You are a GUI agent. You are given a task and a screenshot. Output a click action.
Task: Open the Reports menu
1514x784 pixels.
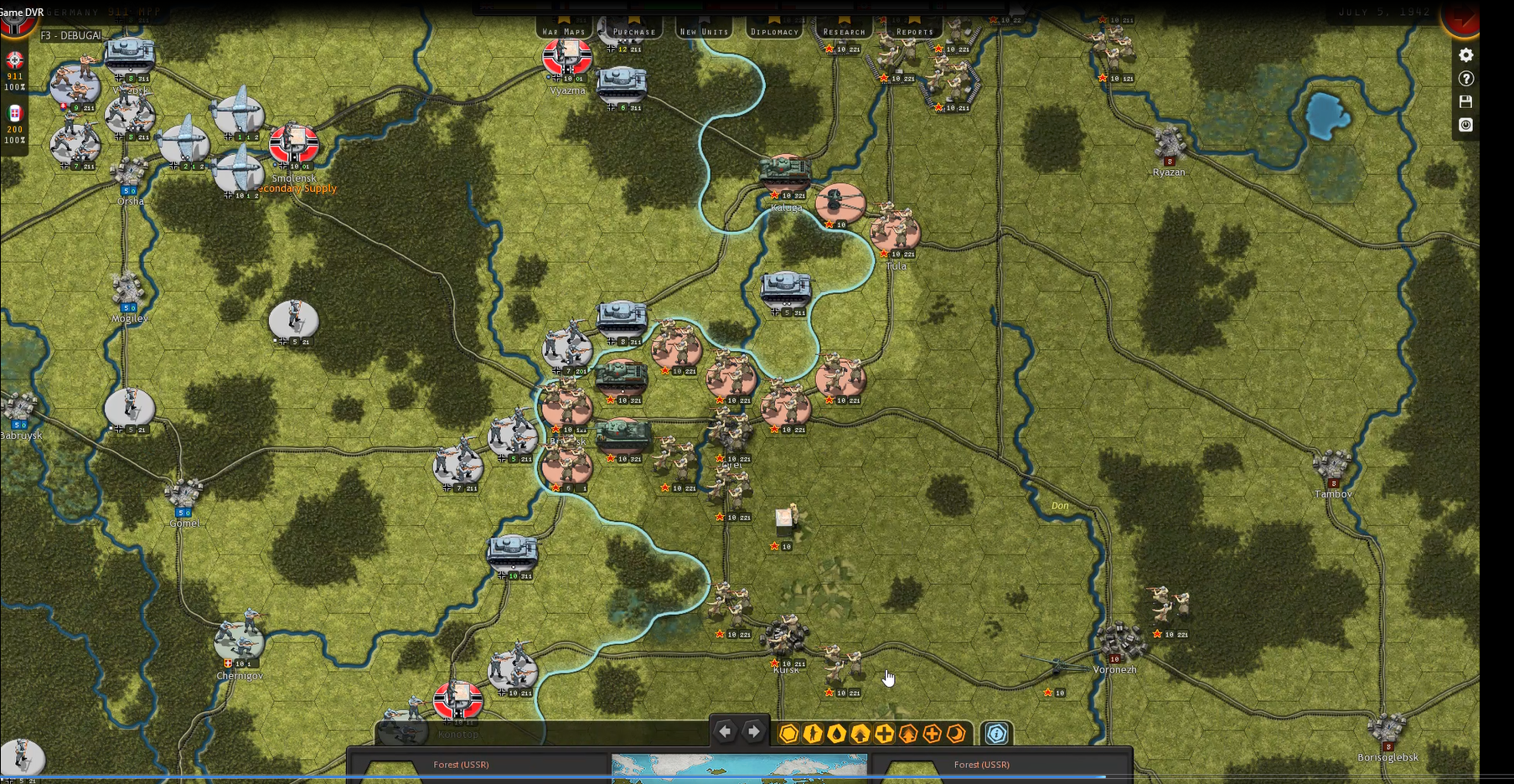pyautogui.click(x=914, y=31)
